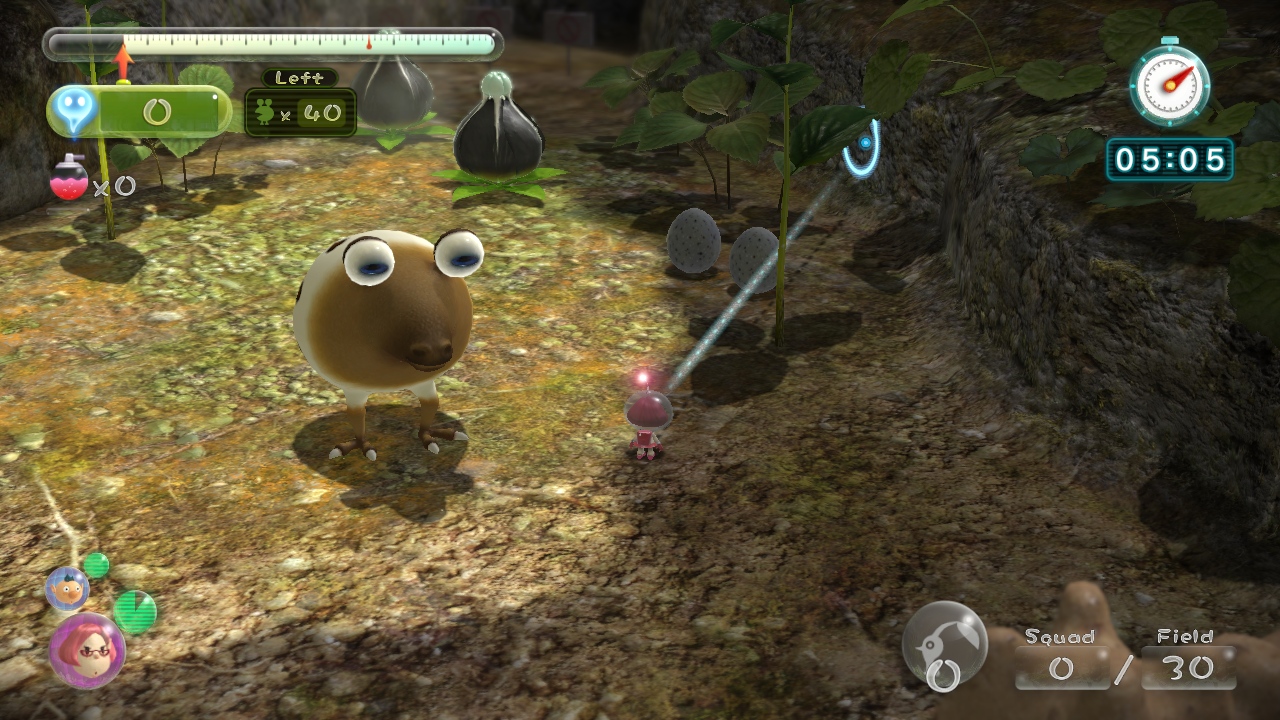Click the blue leader marker icon
This screenshot has height=720, width=1280.
click(x=76, y=110)
